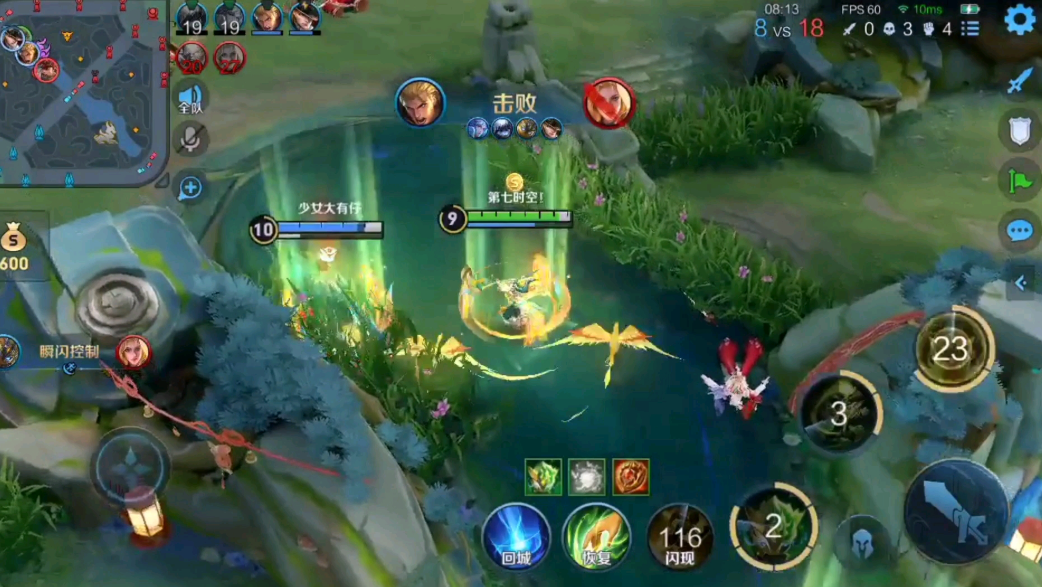Cast the 回城 recall spell
This screenshot has height=587, width=1042.
(x=516, y=537)
